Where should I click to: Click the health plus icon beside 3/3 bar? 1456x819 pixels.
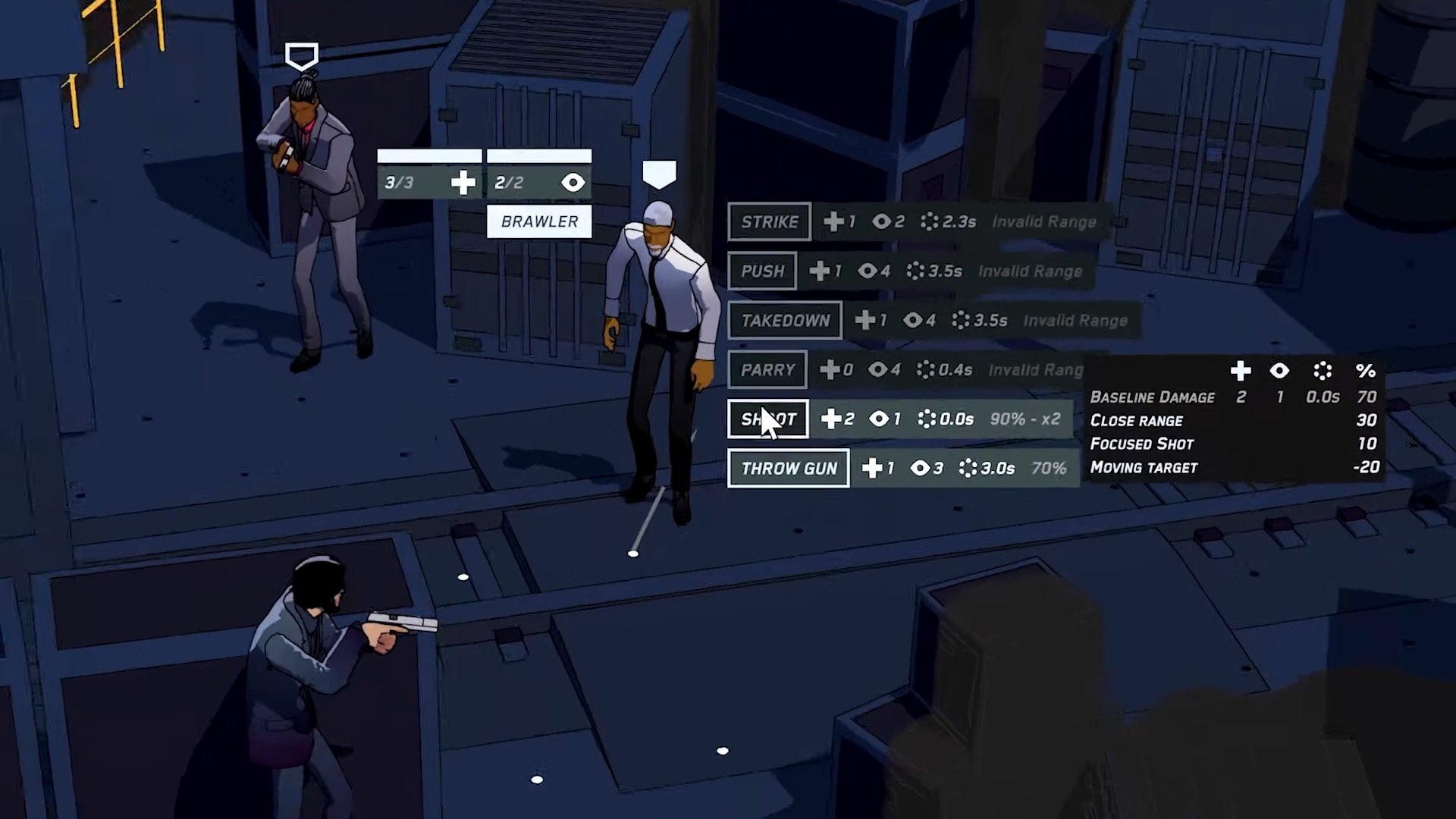click(463, 182)
